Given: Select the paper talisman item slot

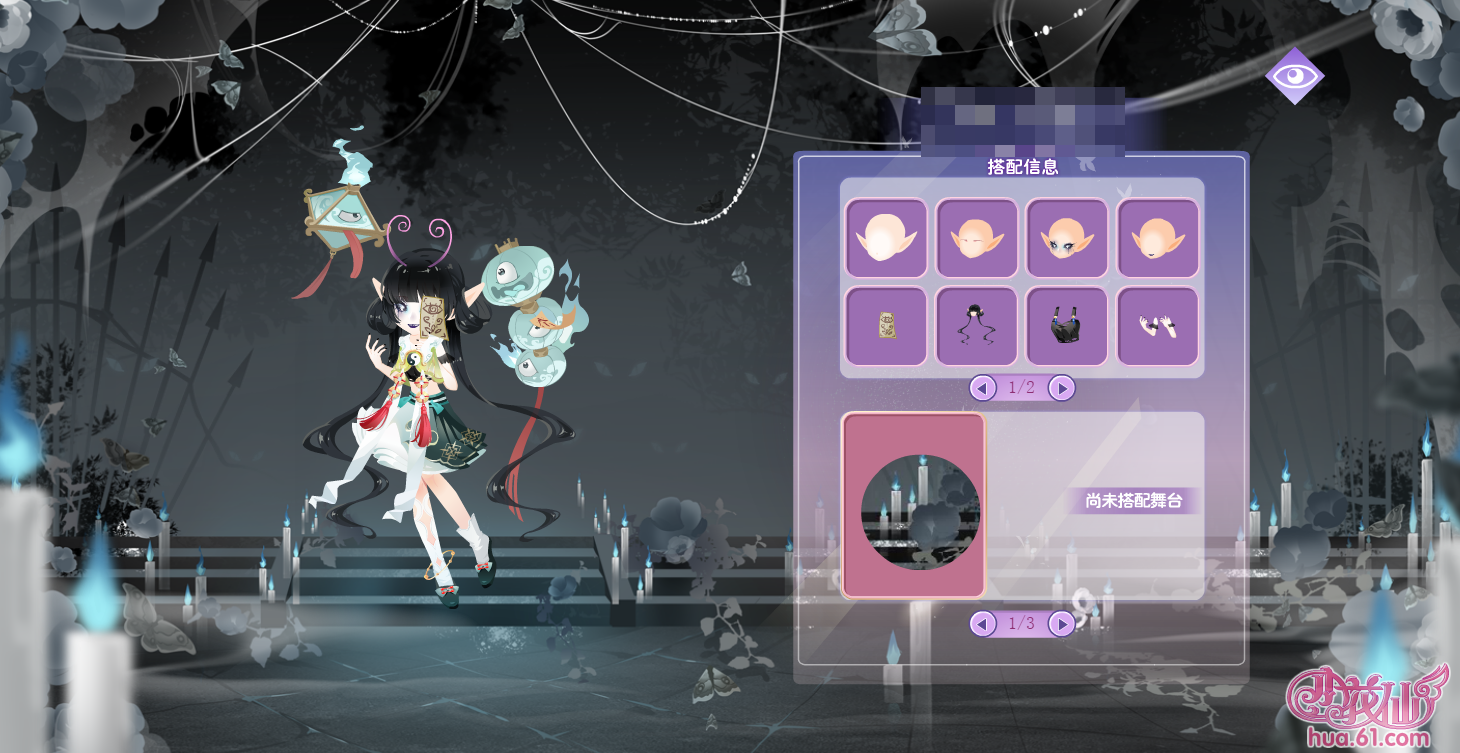Looking at the screenshot, I should click(x=886, y=326).
